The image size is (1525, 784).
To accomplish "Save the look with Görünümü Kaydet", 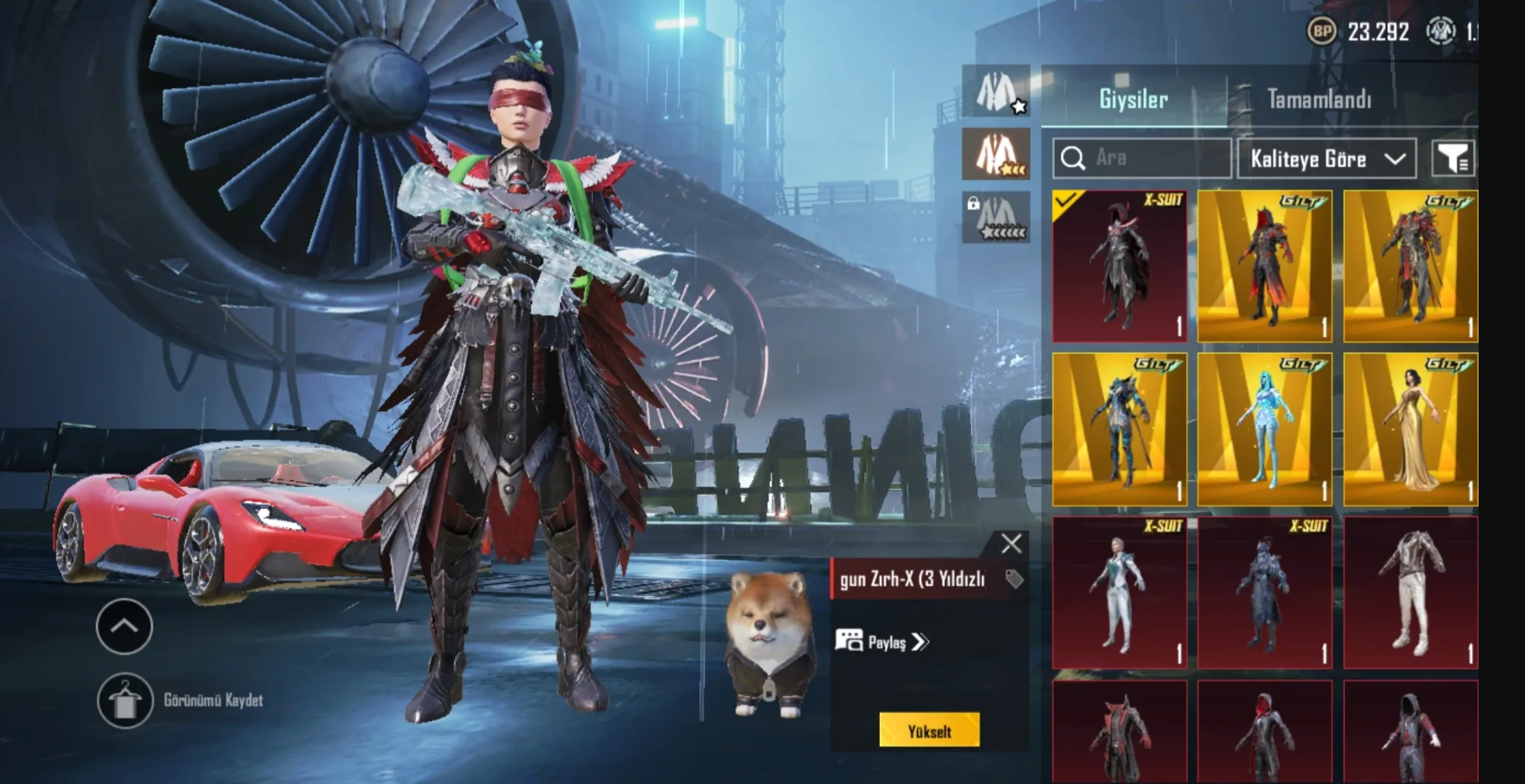I will [x=125, y=700].
